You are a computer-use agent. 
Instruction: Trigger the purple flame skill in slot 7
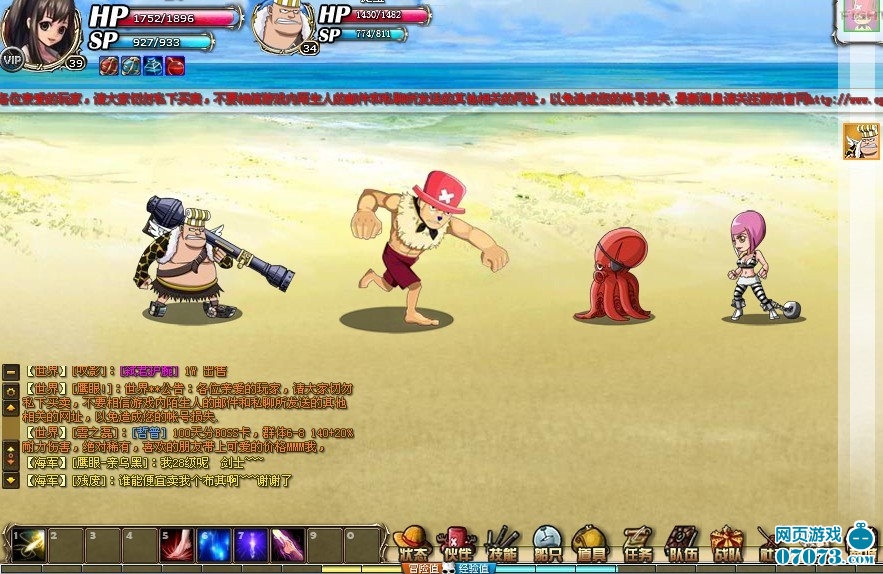click(251, 545)
